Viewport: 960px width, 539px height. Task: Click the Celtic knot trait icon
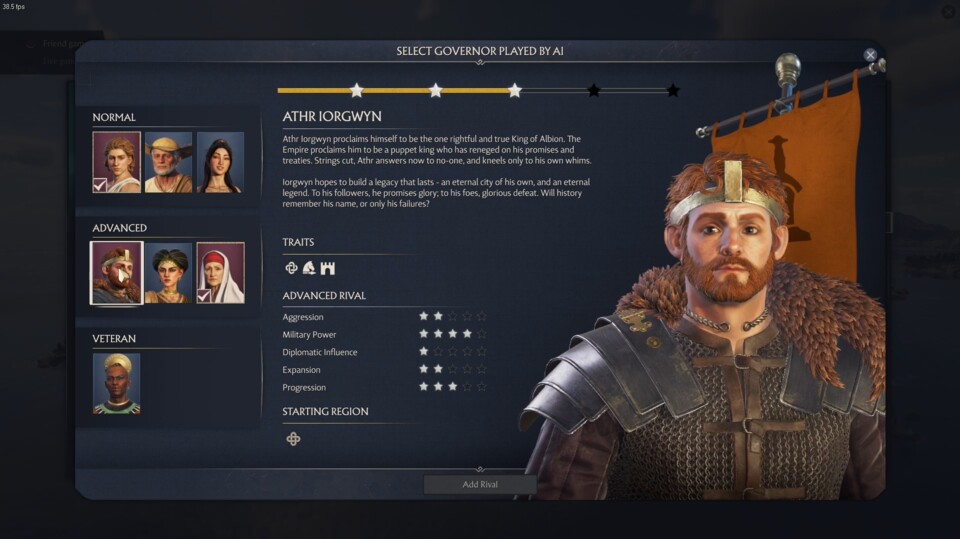coord(292,268)
